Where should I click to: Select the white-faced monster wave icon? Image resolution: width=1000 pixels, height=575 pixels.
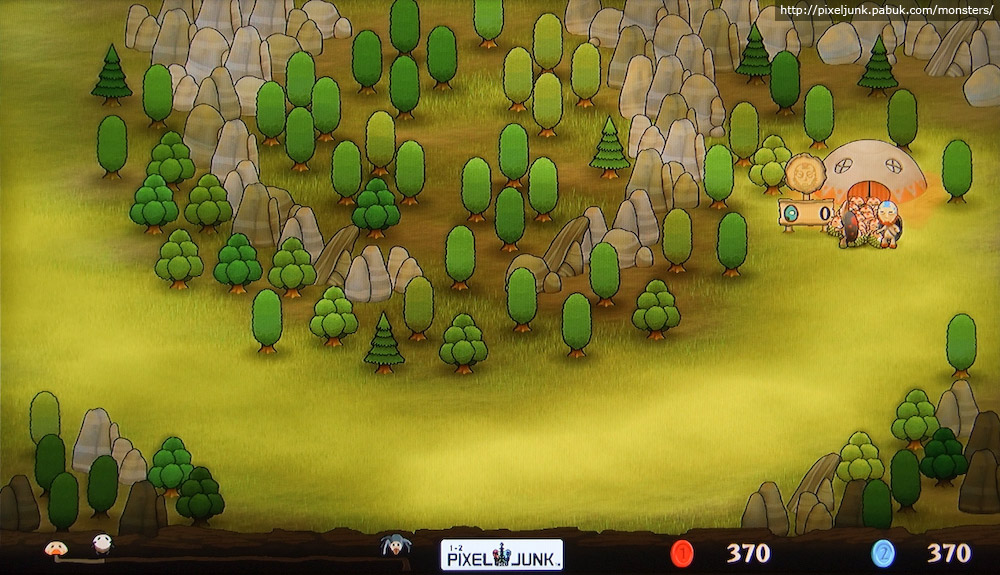(x=102, y=545)
